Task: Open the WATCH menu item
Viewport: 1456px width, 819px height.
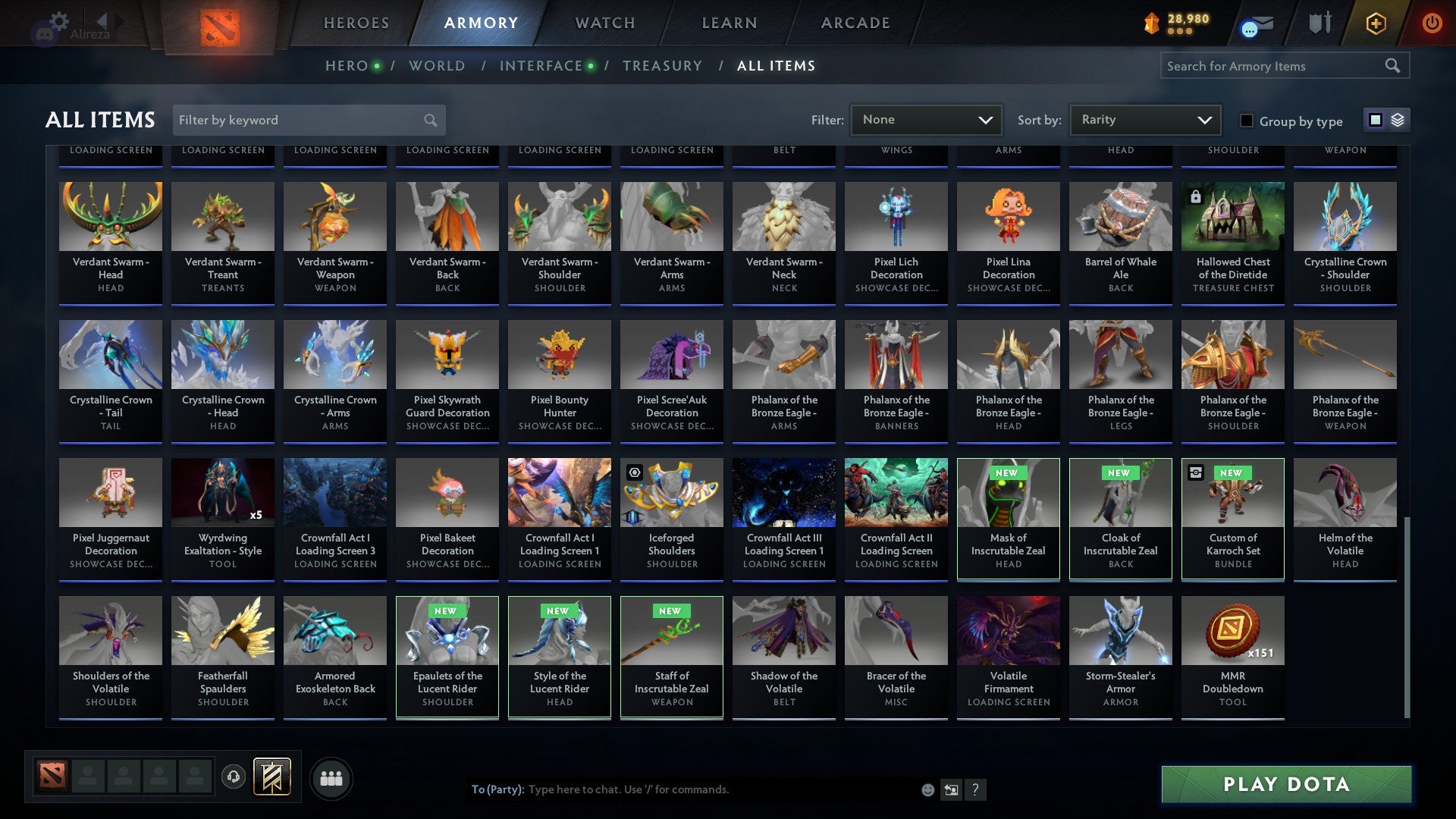Action: point(604,23)
